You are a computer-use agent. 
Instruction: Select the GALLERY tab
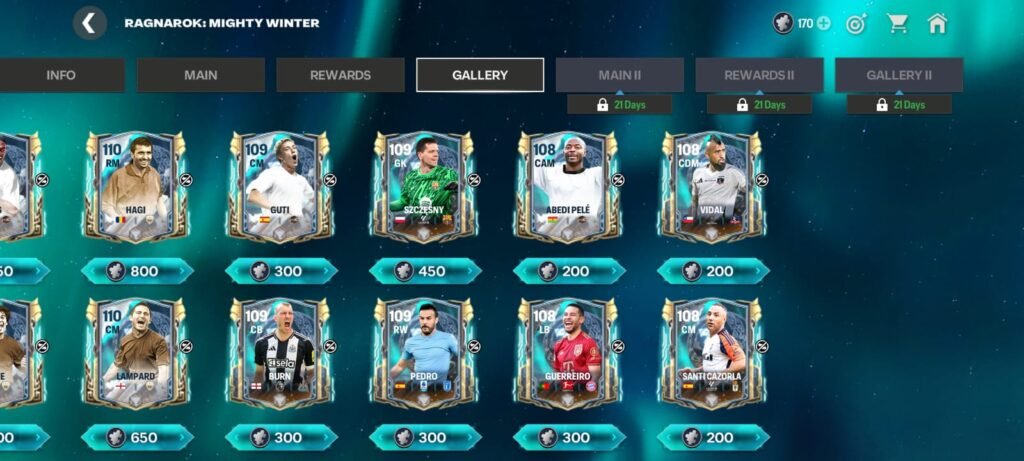click(x=480, y=75)
